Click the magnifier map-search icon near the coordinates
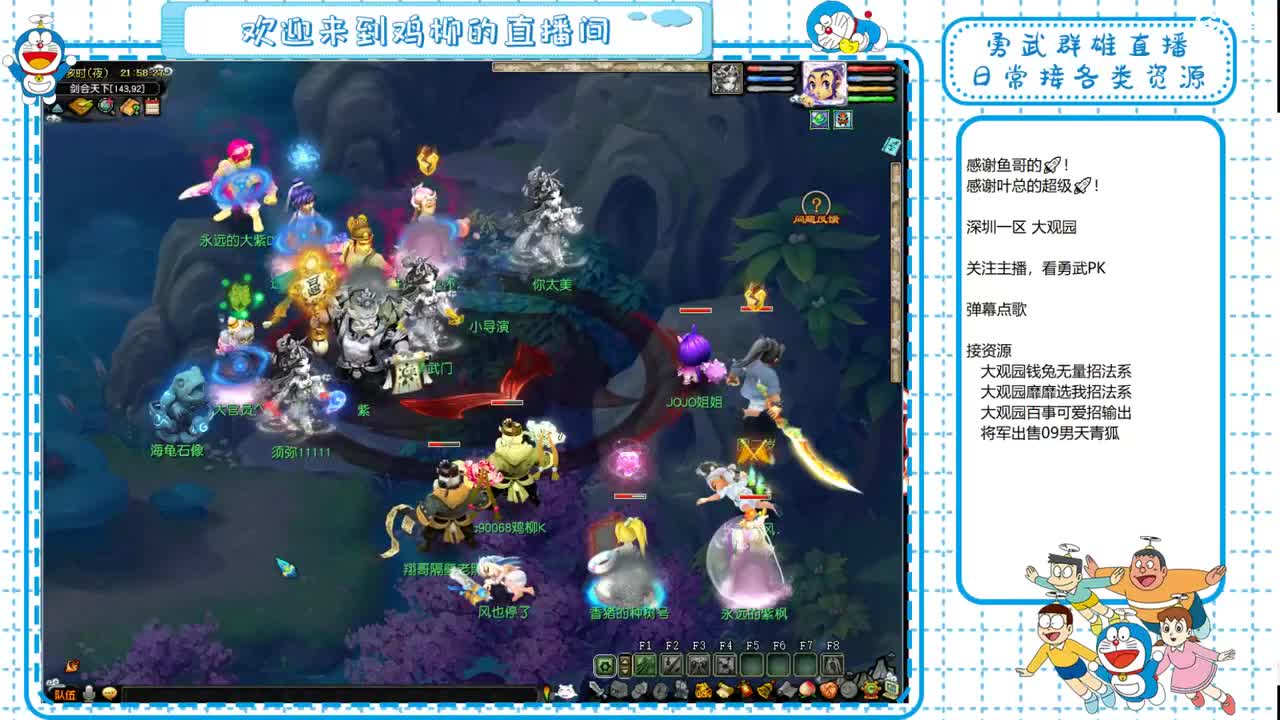This screenshot has height=720, width=1280. pyautogui.click(x=105, y=106)
